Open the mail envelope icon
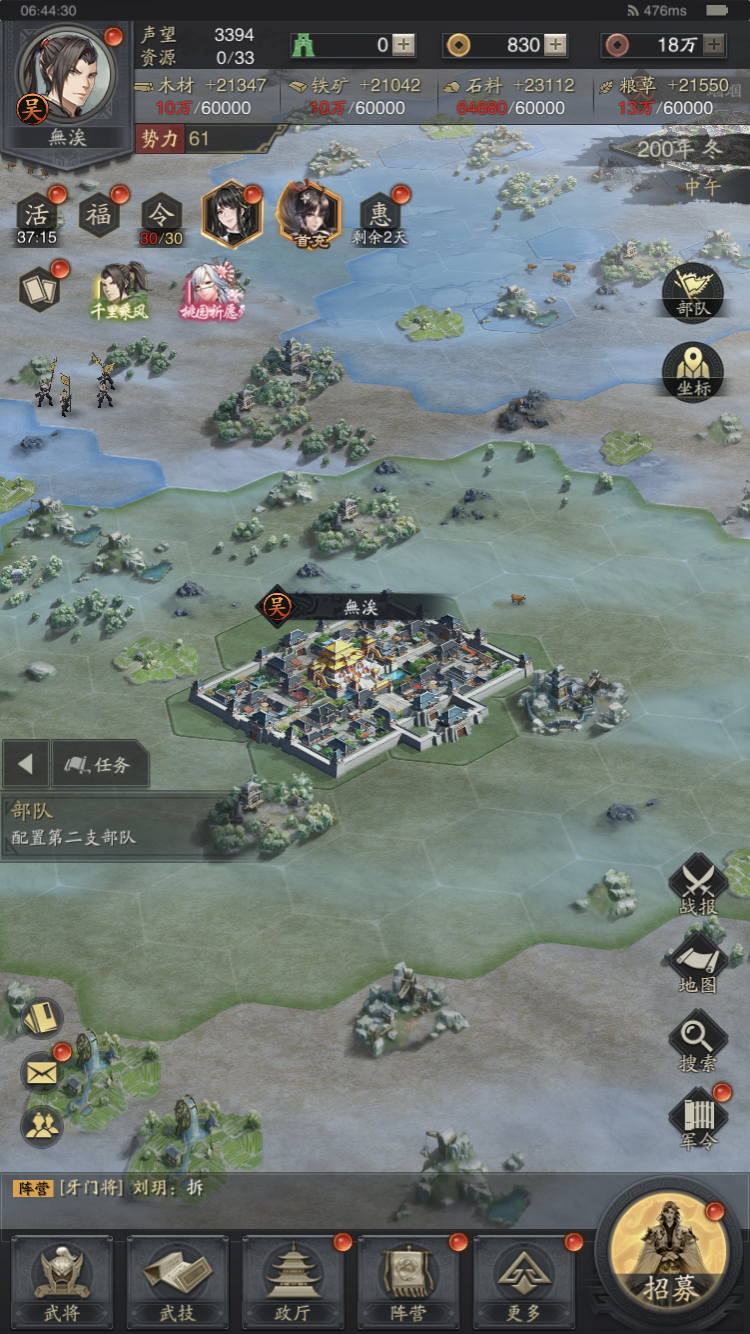This screenshot has width=750, height=1334. point(41,1073)
